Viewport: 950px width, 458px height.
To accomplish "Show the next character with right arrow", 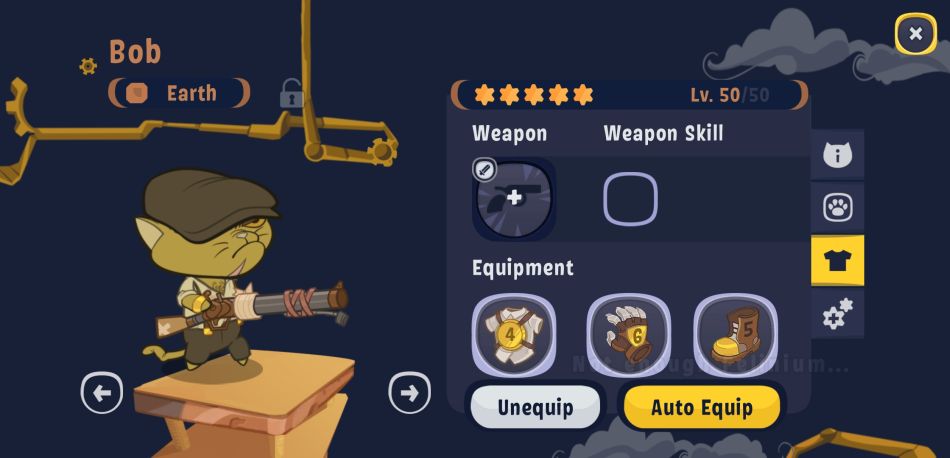I will click(409, 393).
